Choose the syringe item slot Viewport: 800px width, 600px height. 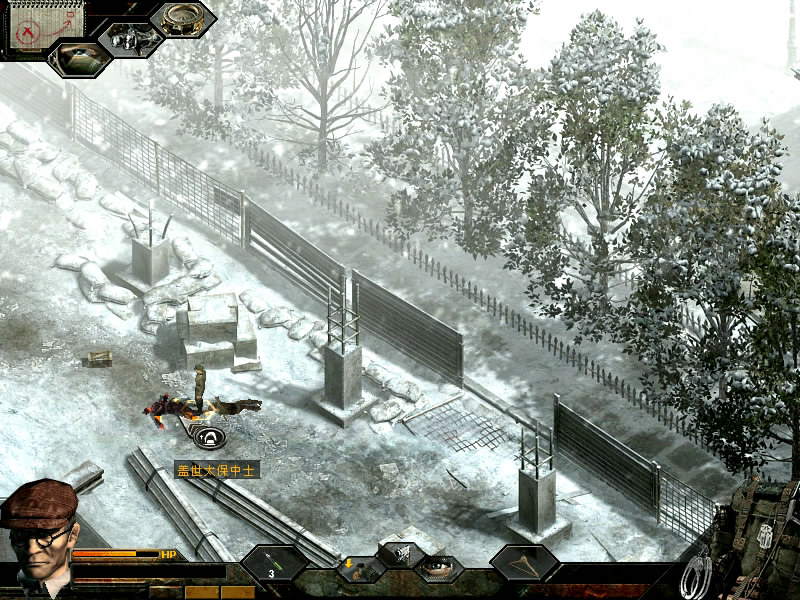[x=274, y=564]
